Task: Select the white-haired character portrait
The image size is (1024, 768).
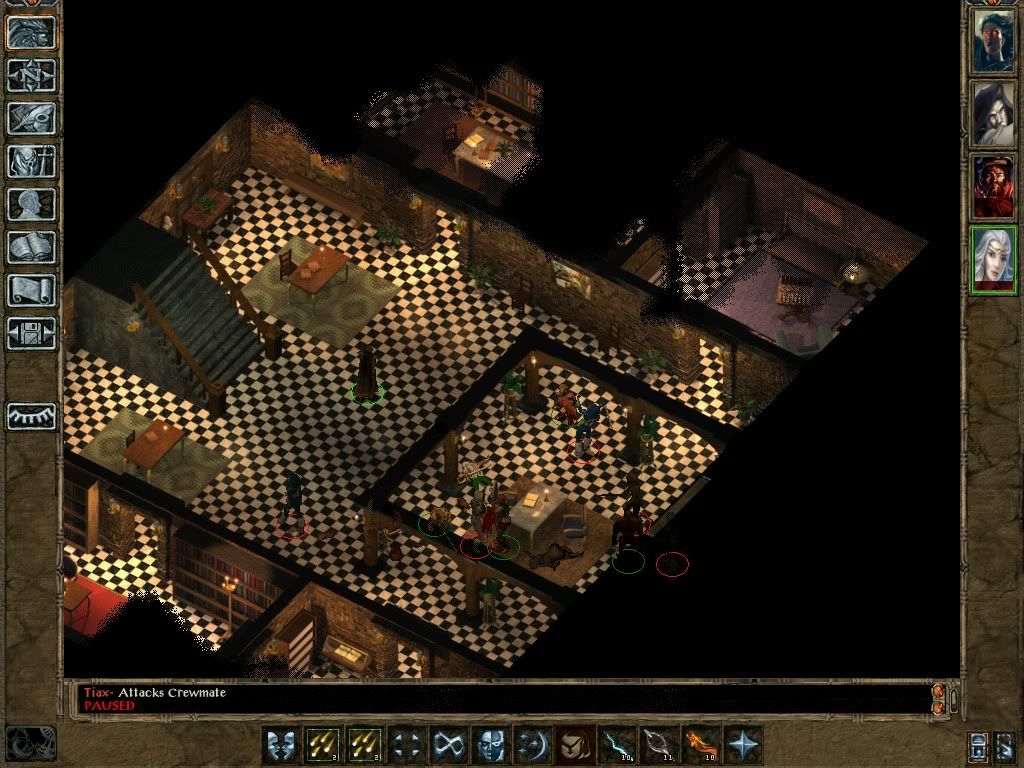Action: [x=993, y=260]
